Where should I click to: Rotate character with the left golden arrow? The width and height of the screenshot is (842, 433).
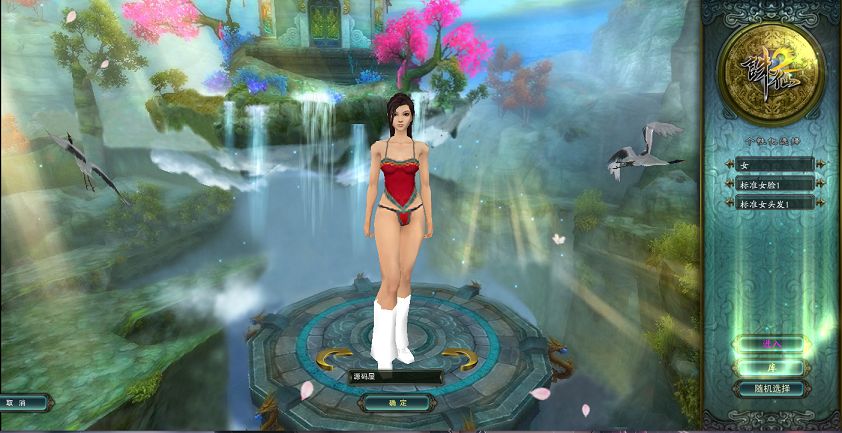(x=332, y=359)
